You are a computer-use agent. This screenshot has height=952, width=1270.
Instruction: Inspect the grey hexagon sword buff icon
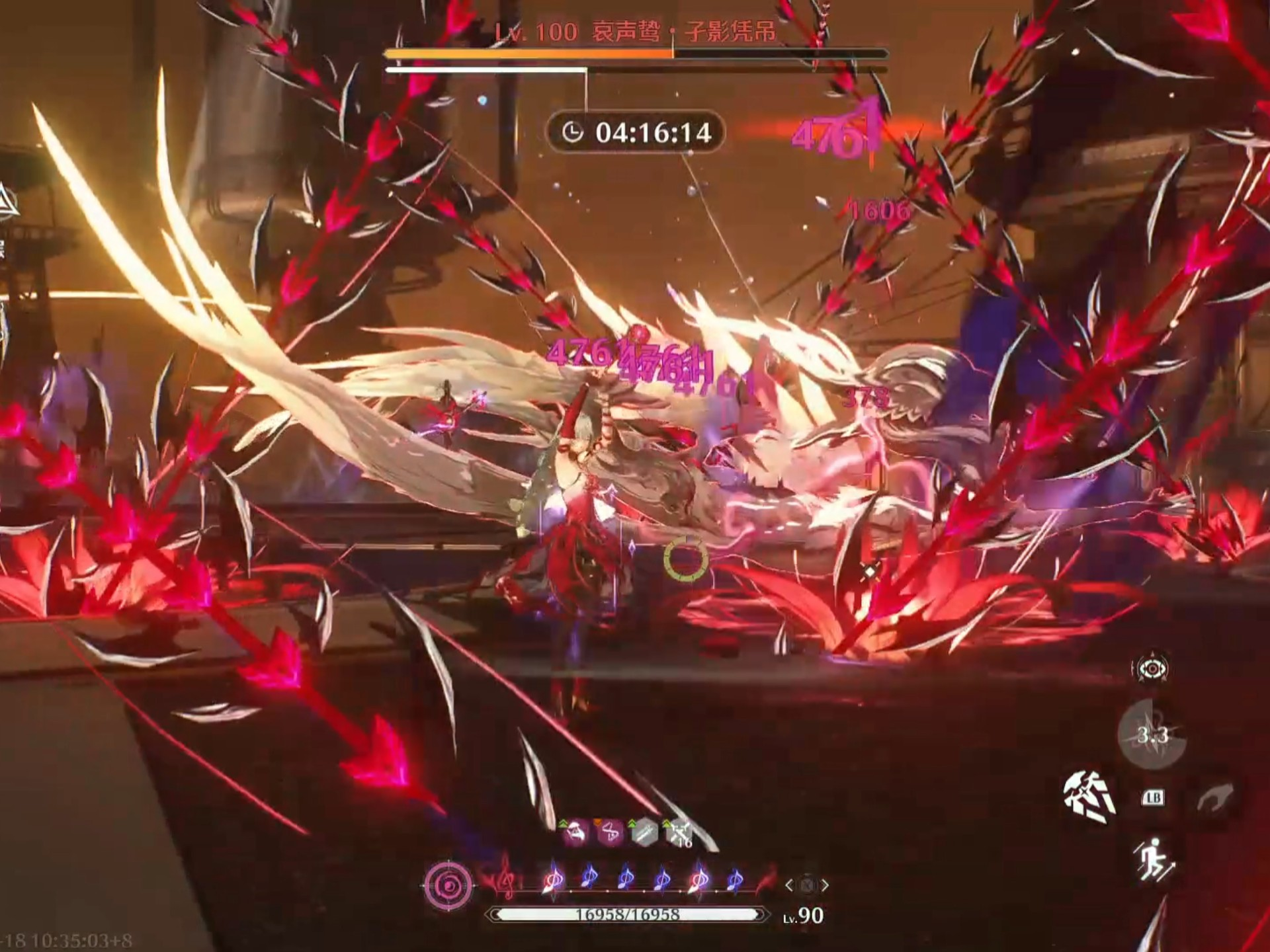pos(644,834)
